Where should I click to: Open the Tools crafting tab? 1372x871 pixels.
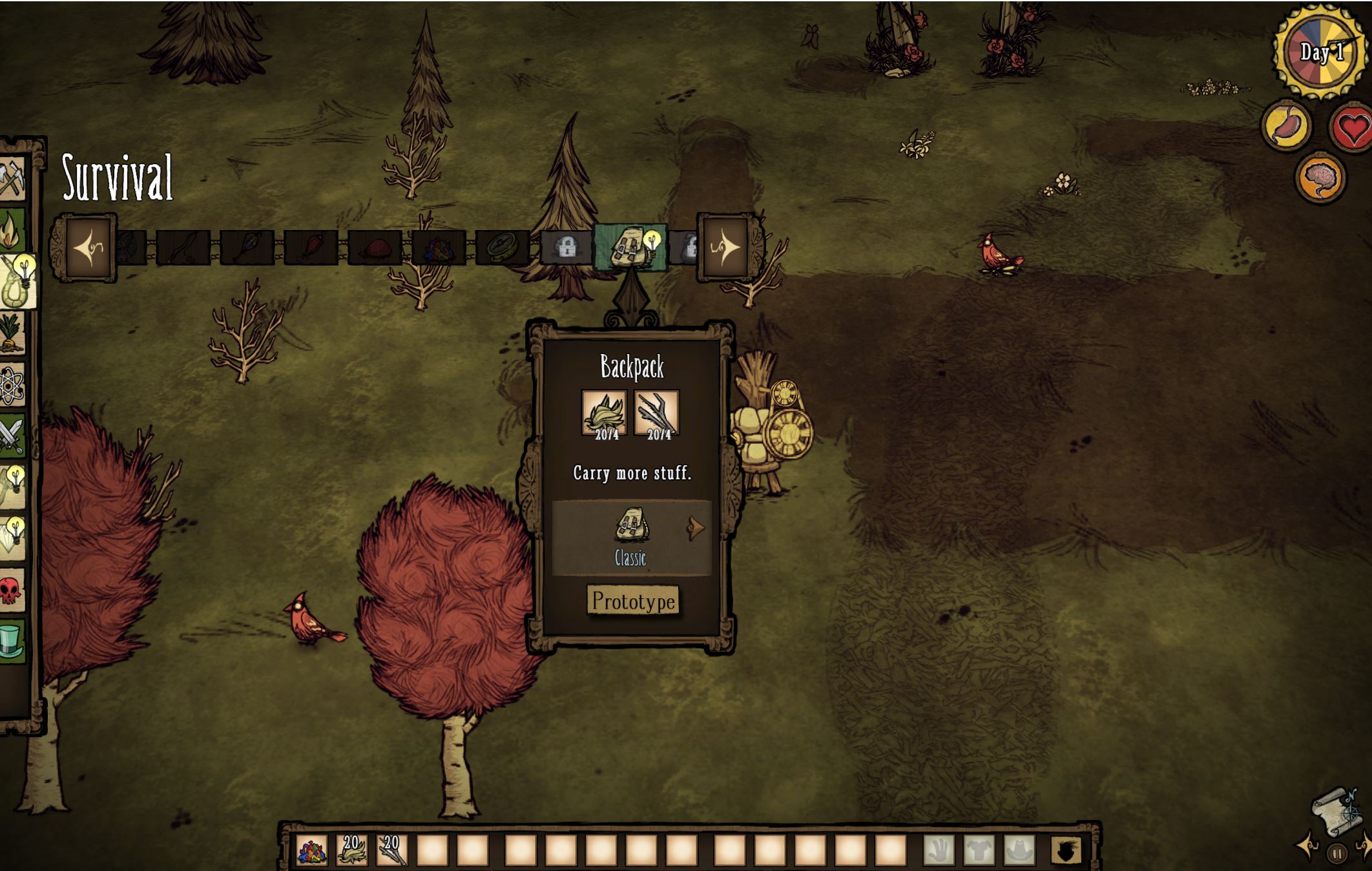pyautogui.click(x=12, y=179)
